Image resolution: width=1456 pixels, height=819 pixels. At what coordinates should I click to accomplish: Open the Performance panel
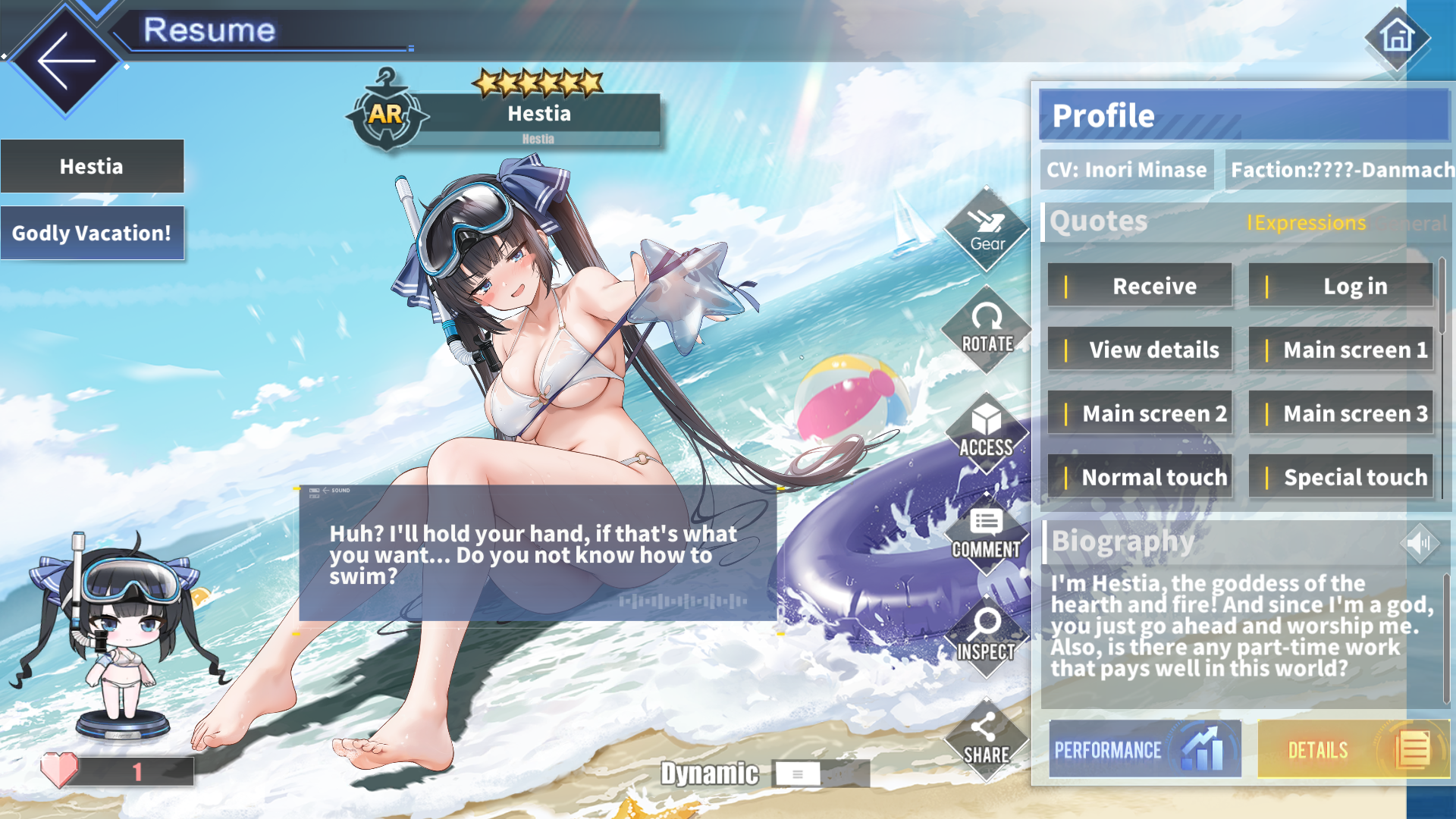(1145, 749)
